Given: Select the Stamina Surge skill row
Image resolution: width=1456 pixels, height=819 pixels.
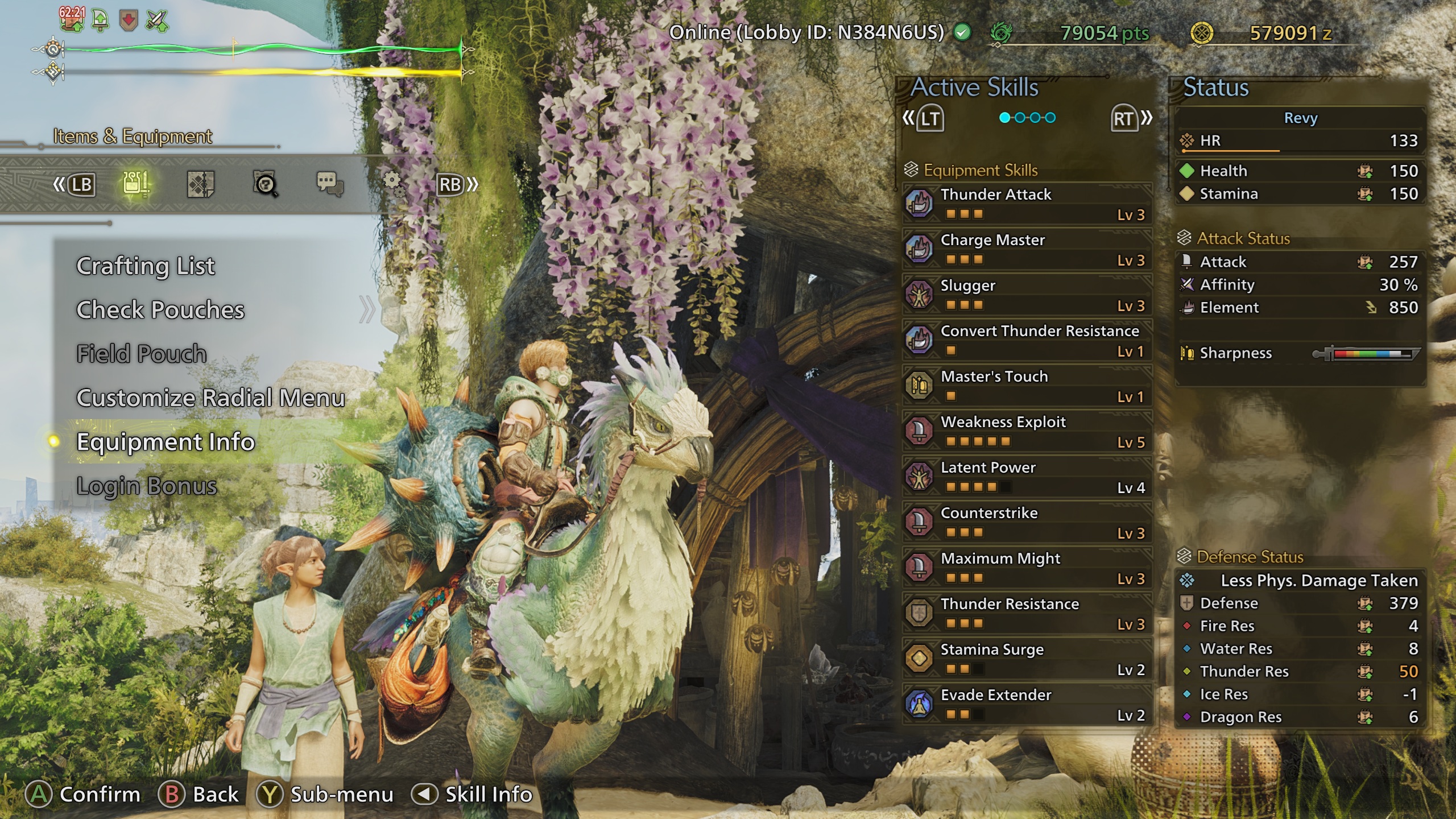Looking at the screenshot, I should 1027,659.
